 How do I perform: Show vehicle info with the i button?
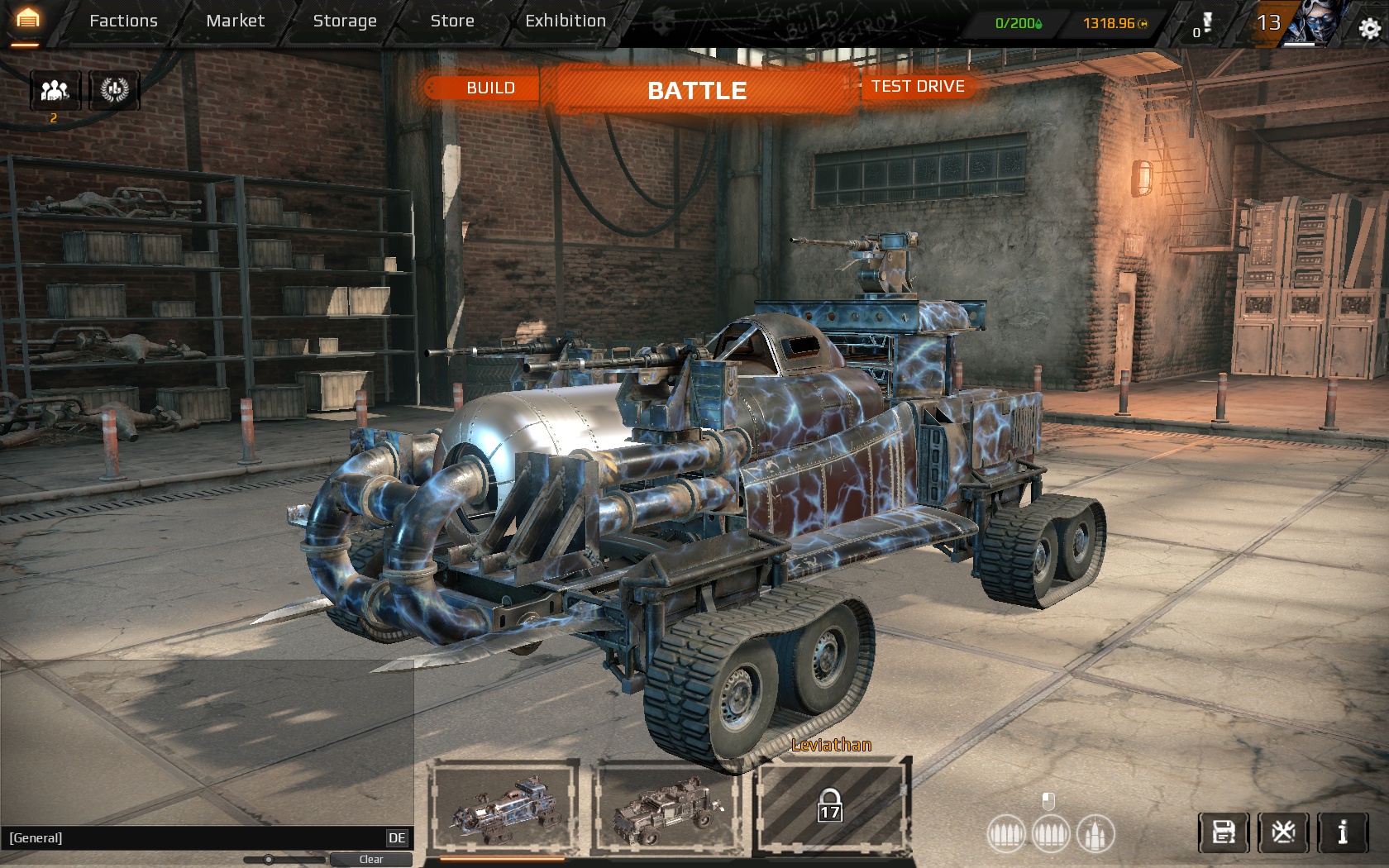tap(1343, 832)
